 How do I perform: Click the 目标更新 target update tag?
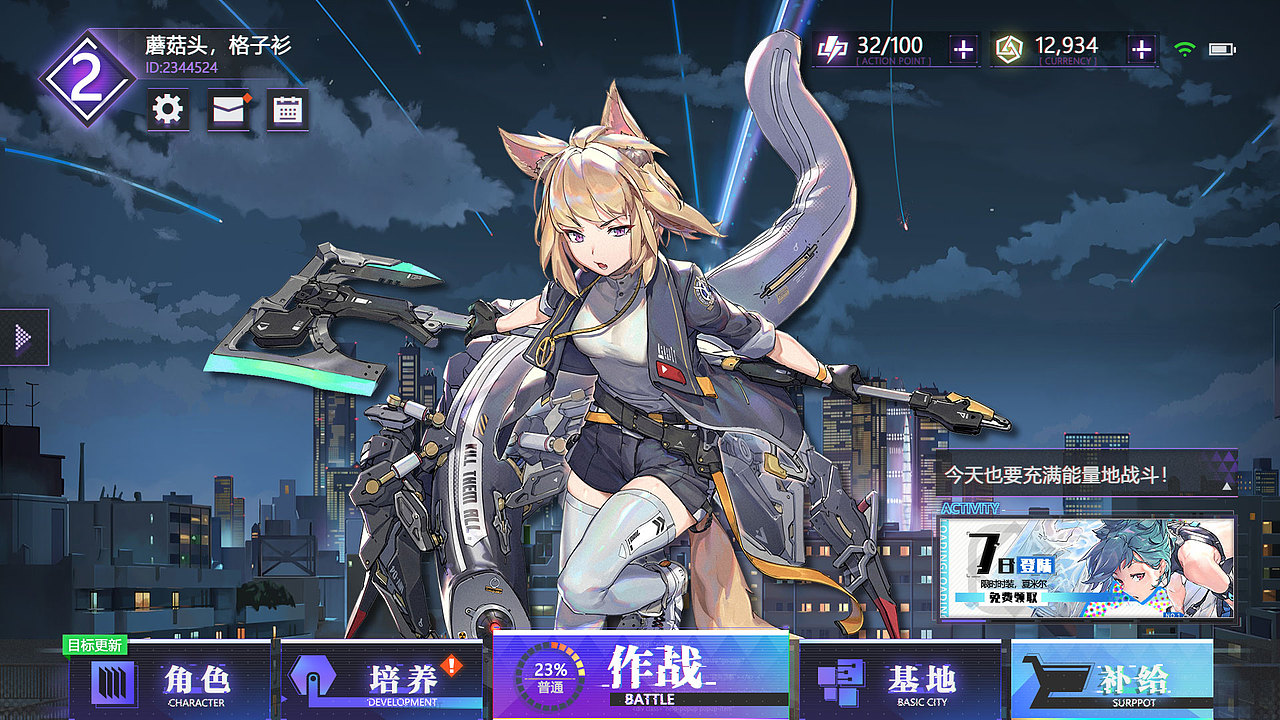coord(95,646)
